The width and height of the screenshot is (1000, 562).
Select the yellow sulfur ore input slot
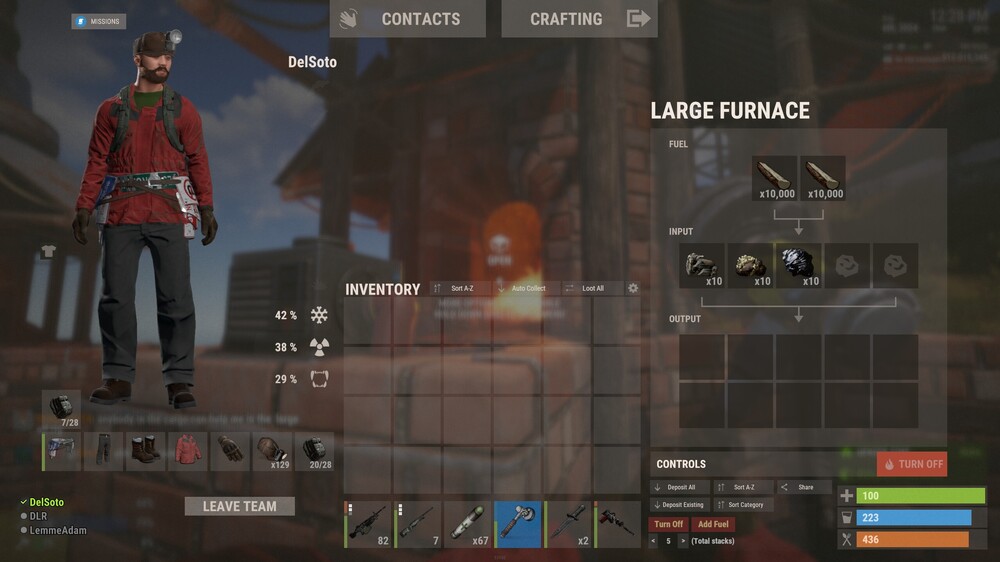tap(750, 266)
